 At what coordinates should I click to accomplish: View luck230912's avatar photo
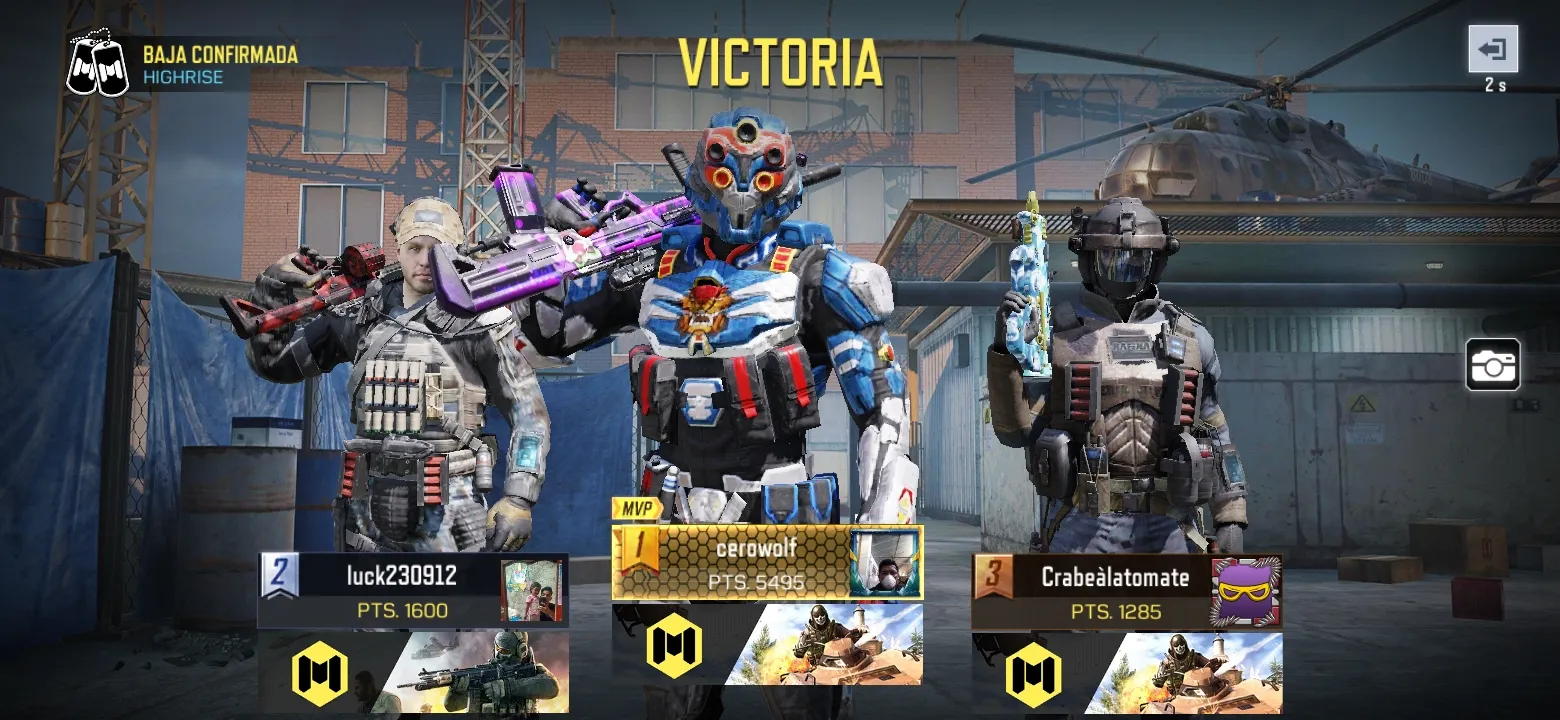point(531,591)
